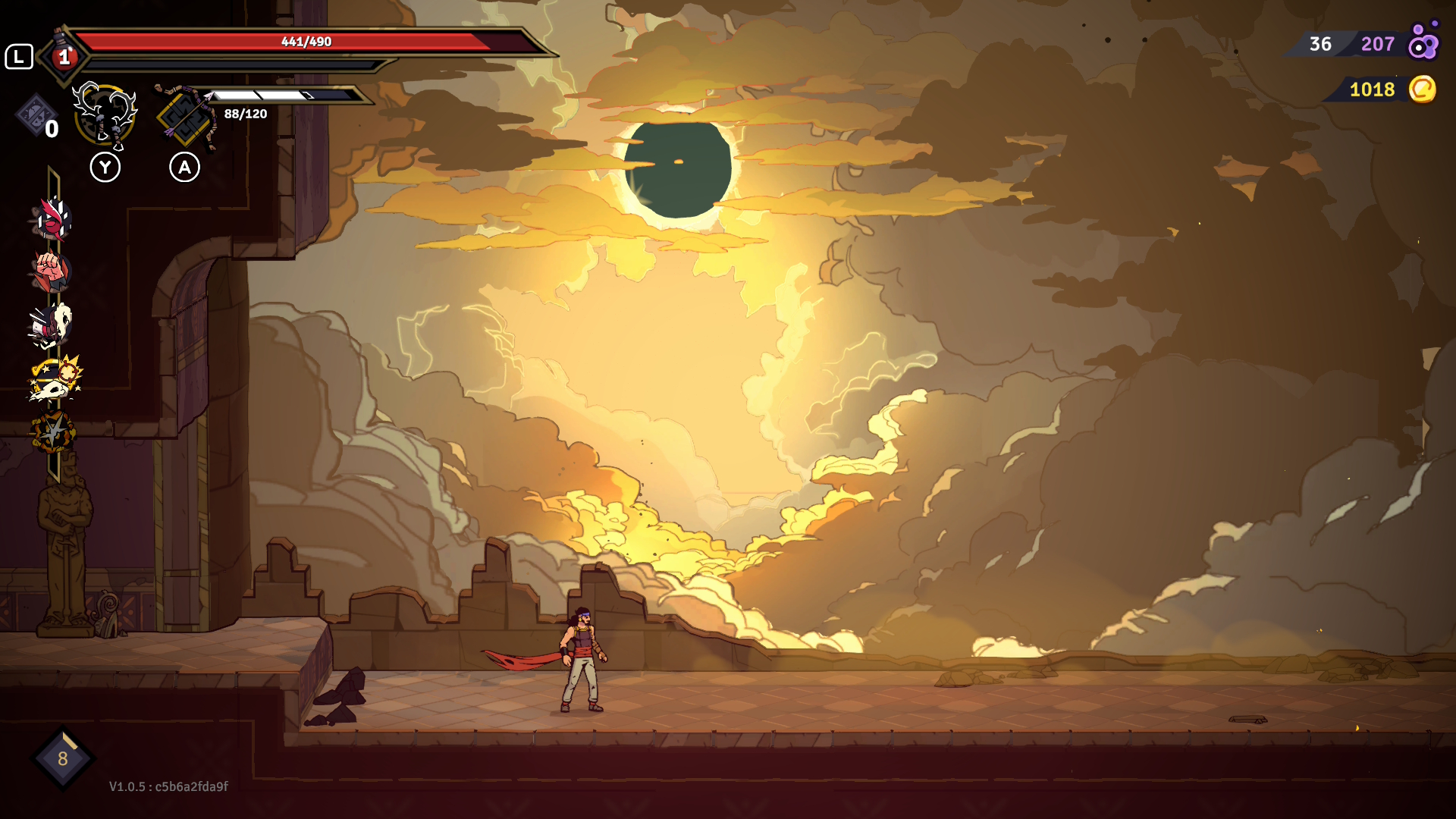Viewport: 1456px width, 819px height.
Task: Inspect the silver star medallion
Action: [53, 432]
